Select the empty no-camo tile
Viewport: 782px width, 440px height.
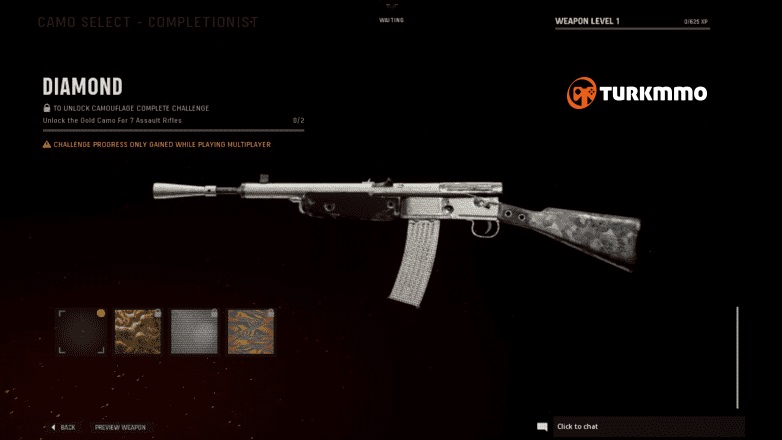tap(80, 332)
